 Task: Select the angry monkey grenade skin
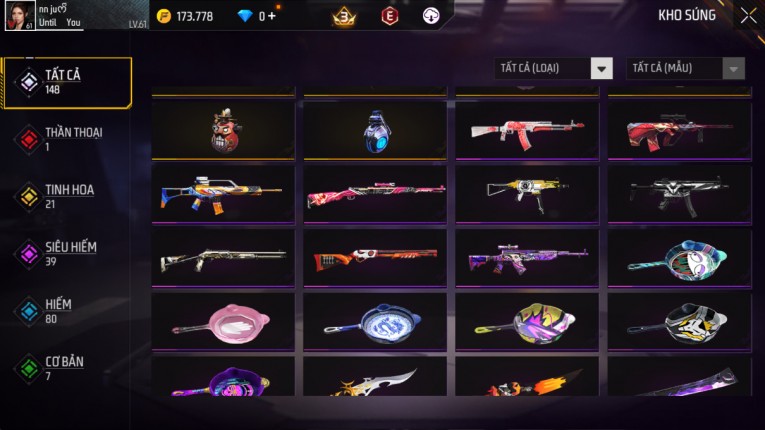223,131
